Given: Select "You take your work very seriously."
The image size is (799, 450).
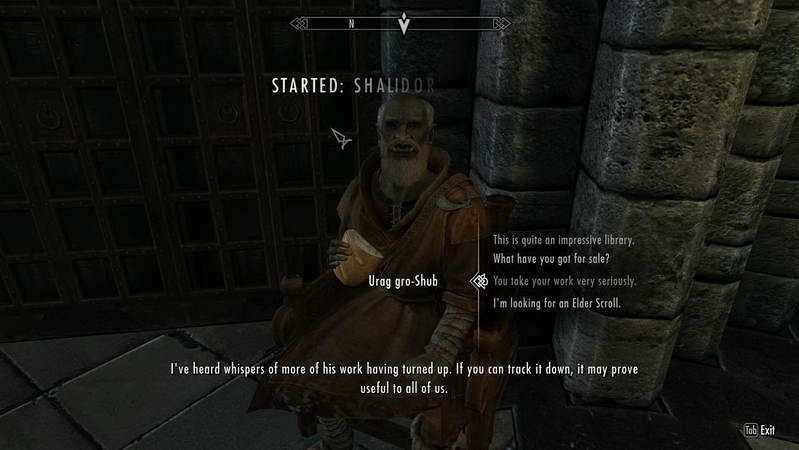Looking at the screenshot, I should click(x=564, y=281).
